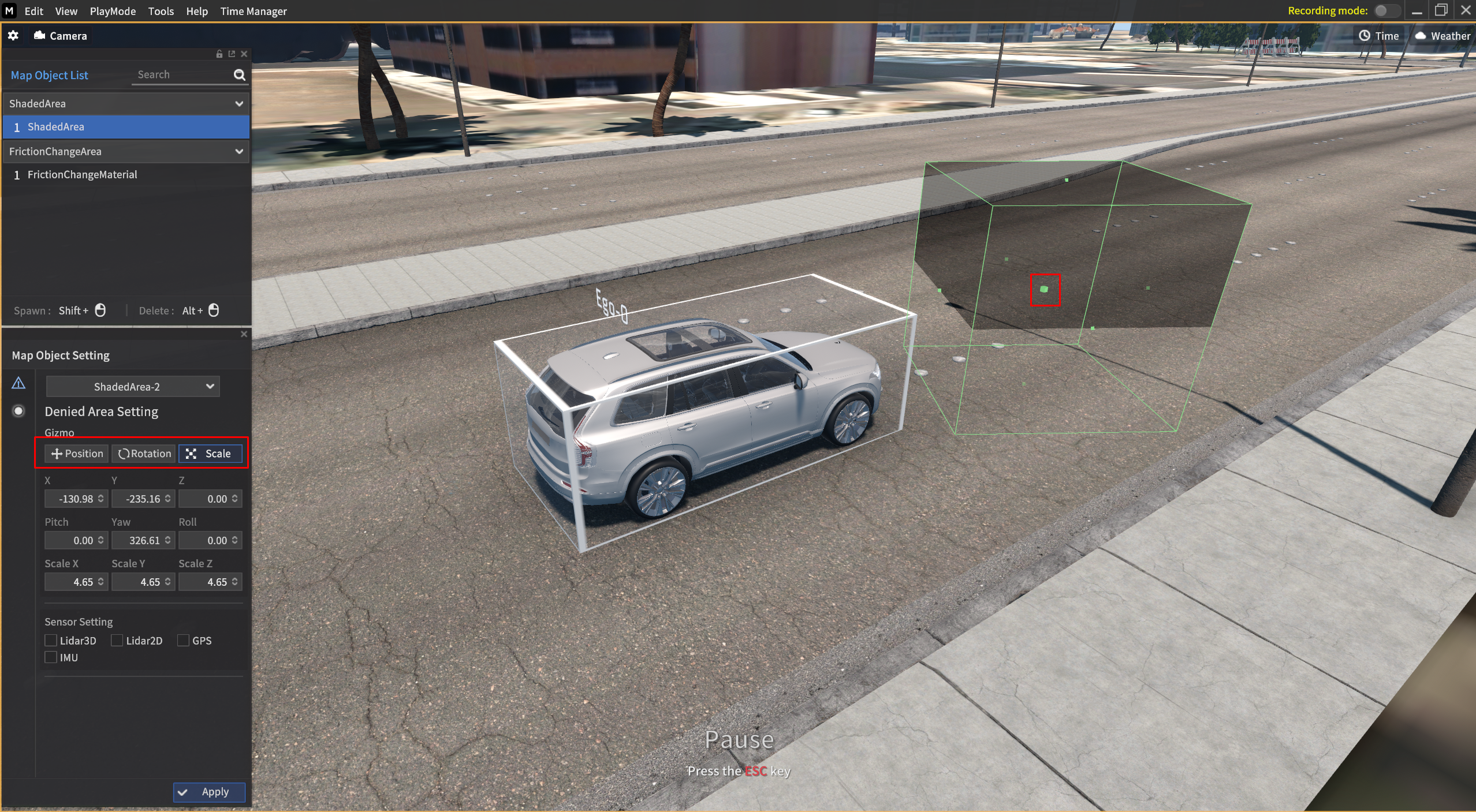Open the ShadedArea-2 dropdown
This screenshot has height=812, width=1476.
coord(132,387)
